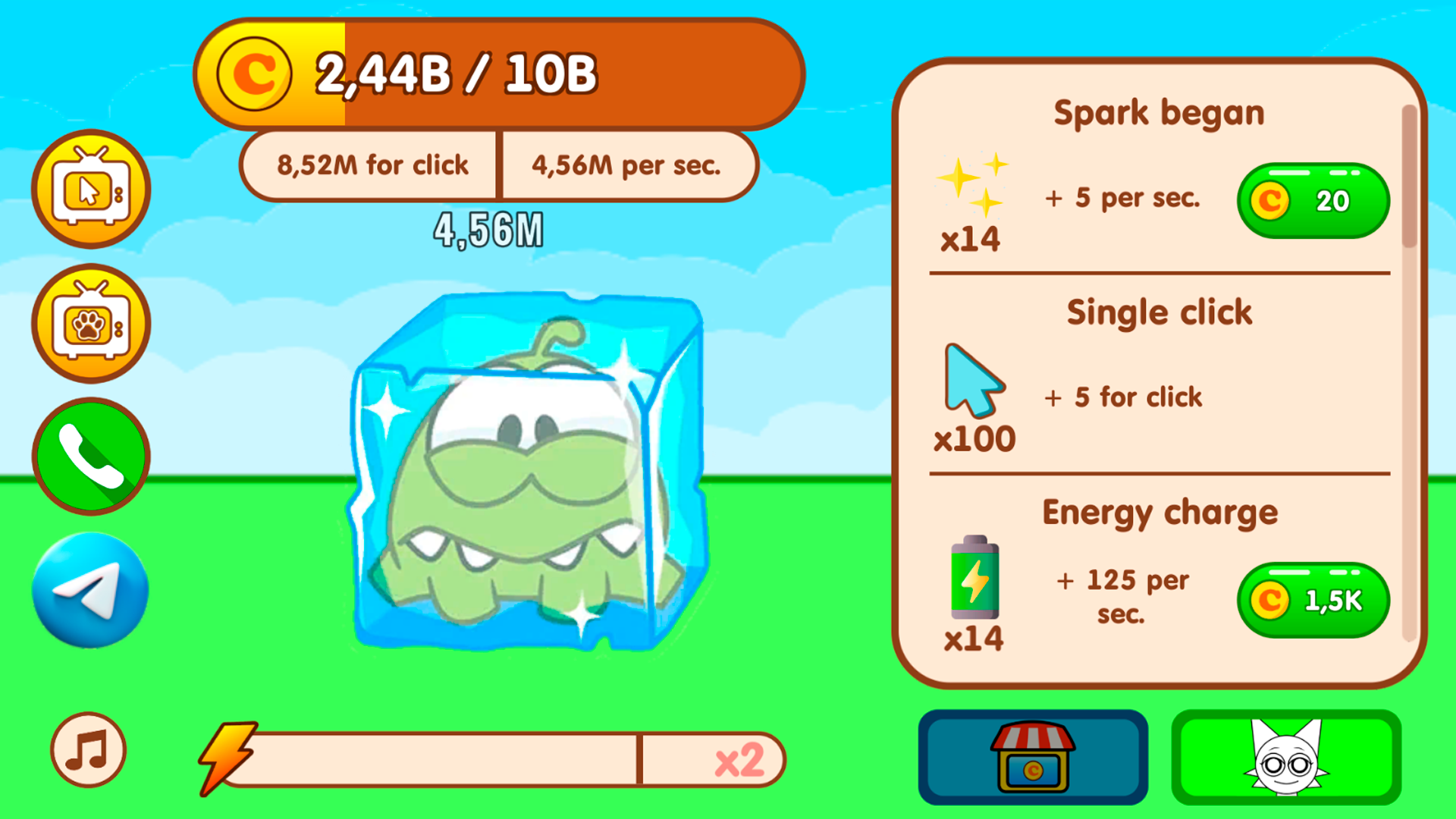Click the x100 Single click counter
Viewport: 1456px width, 819px height.
[974, 438]
